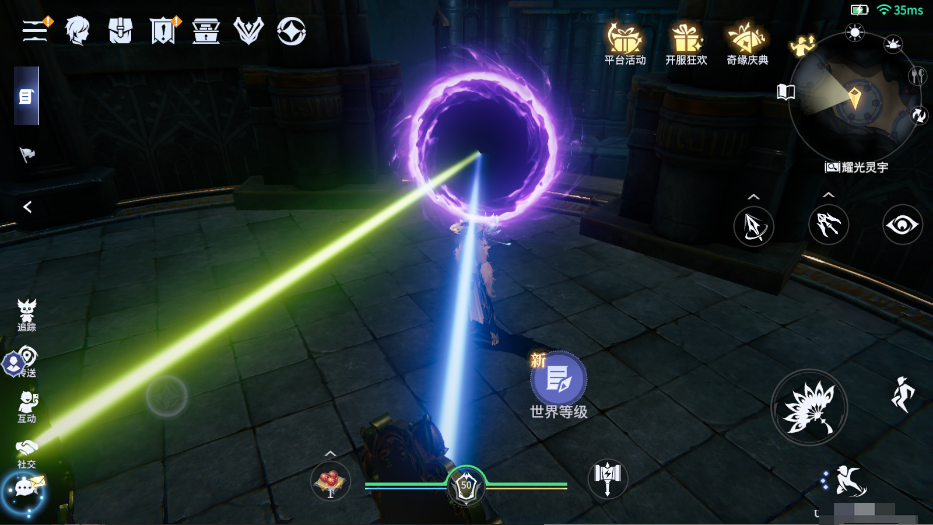Open the 奇缘庆典 celebration event
This screenshot has width=933, height=525.
(x=747, y=43)
